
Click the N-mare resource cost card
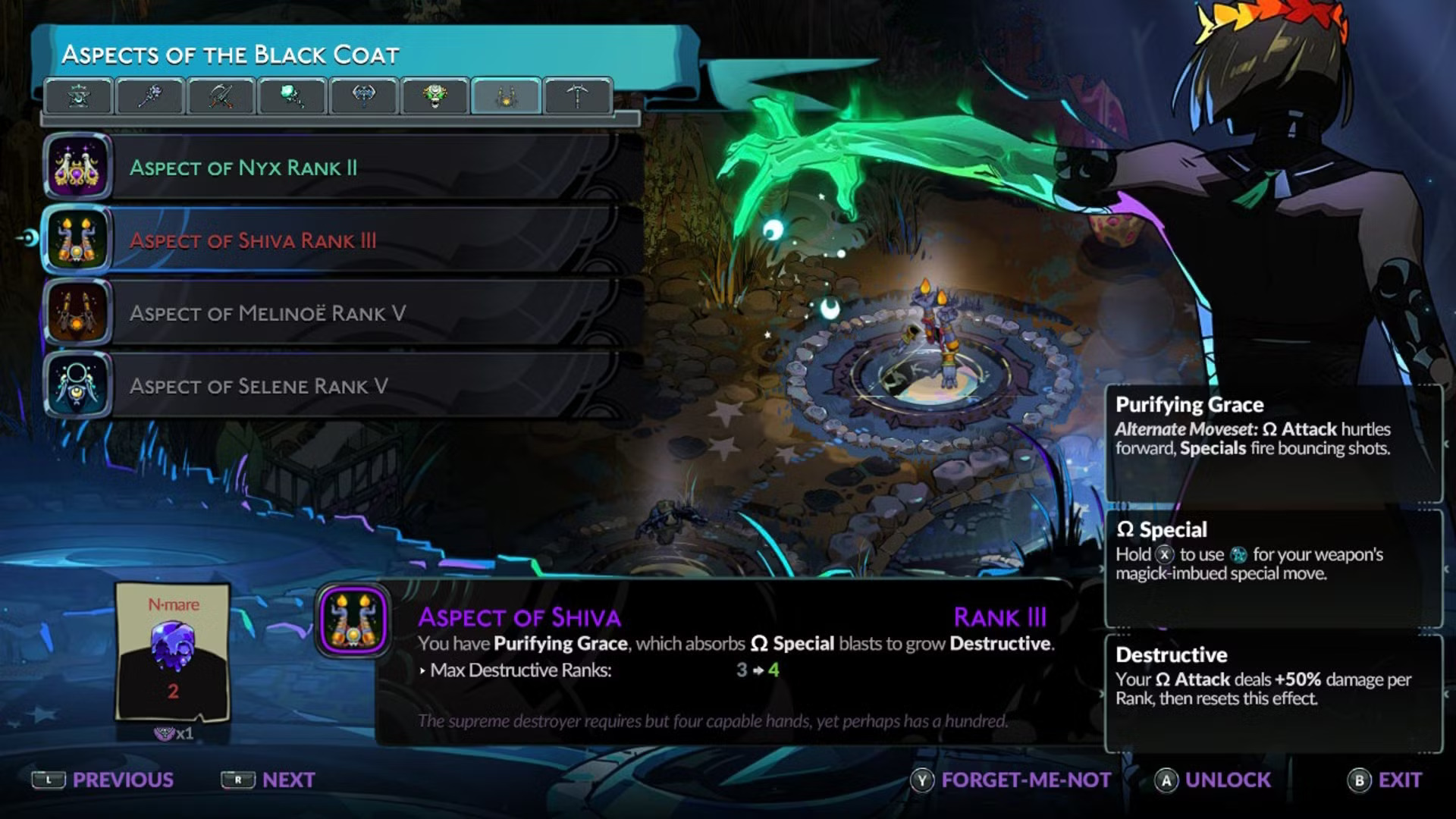173,652
